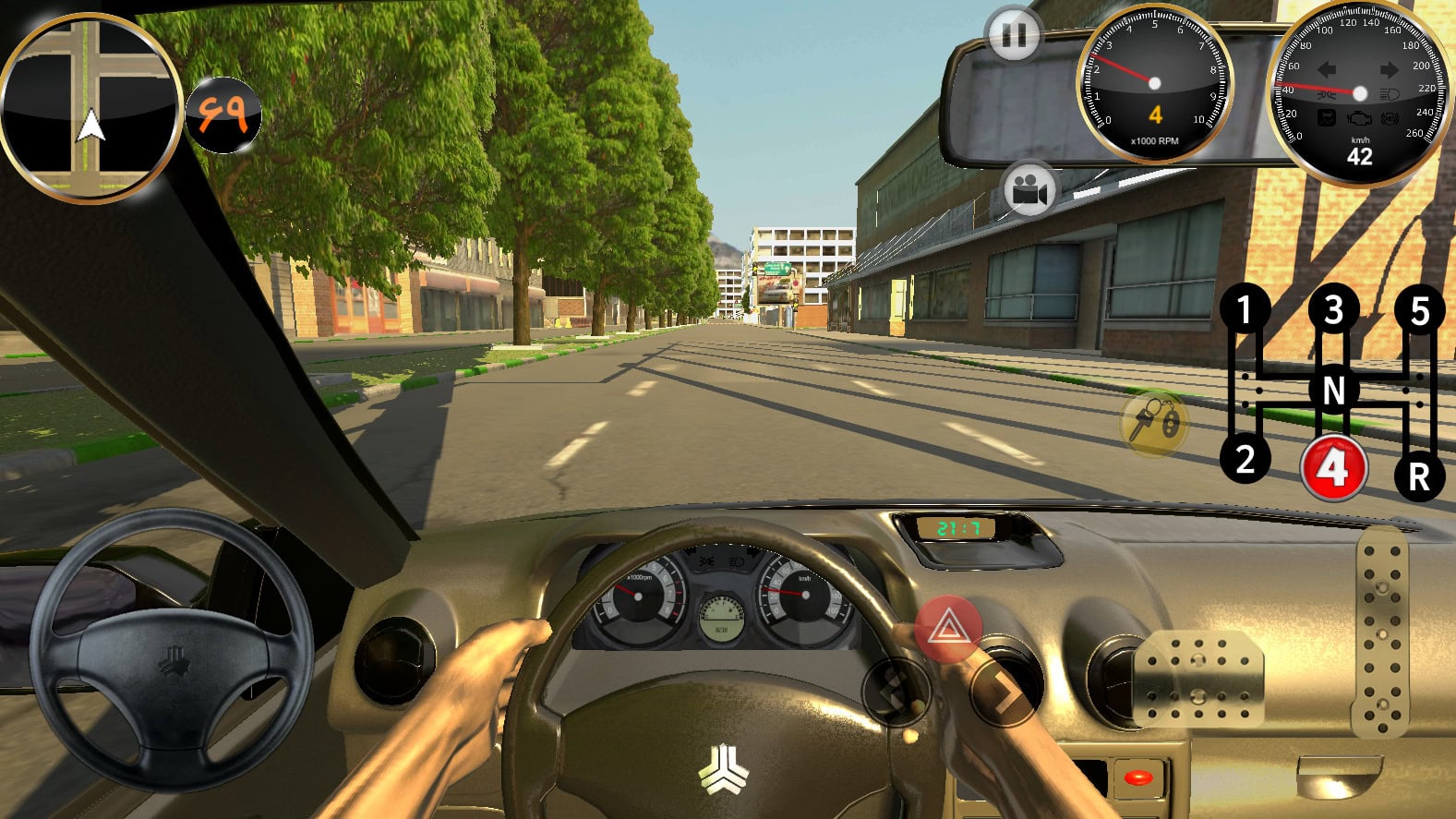
Task: Select third gear on the shifter
Action: 1333,310
